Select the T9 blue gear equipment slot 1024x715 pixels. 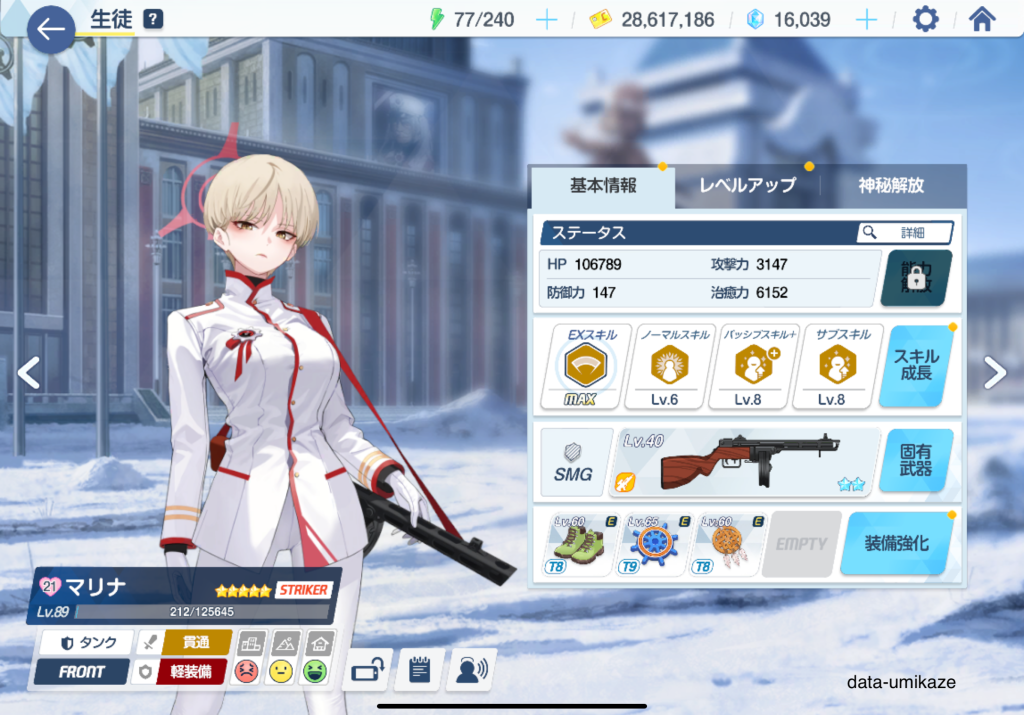click(x=654, y=544)
